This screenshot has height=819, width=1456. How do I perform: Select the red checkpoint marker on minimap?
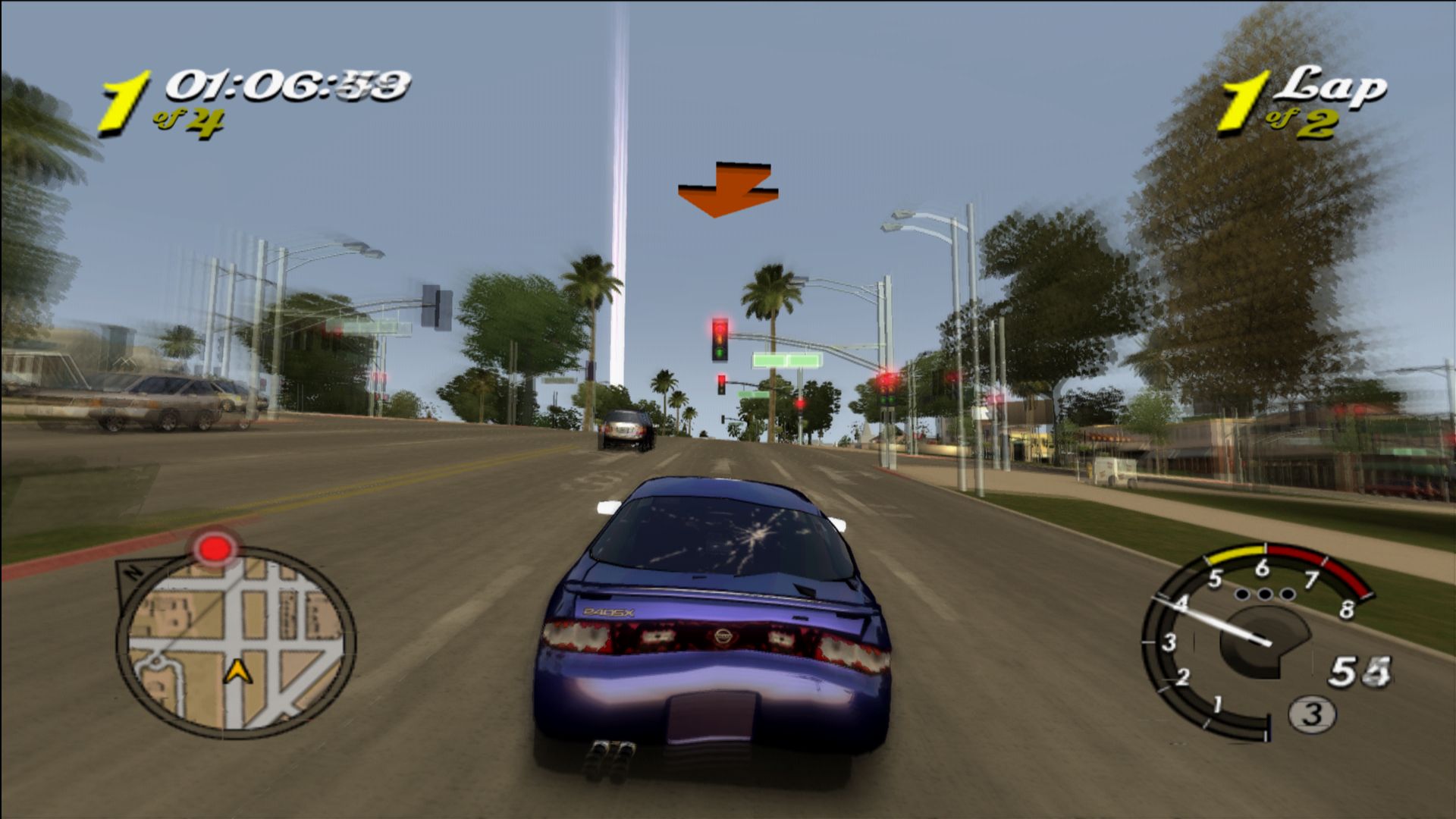pyautogui.click(x=215, y=548)
